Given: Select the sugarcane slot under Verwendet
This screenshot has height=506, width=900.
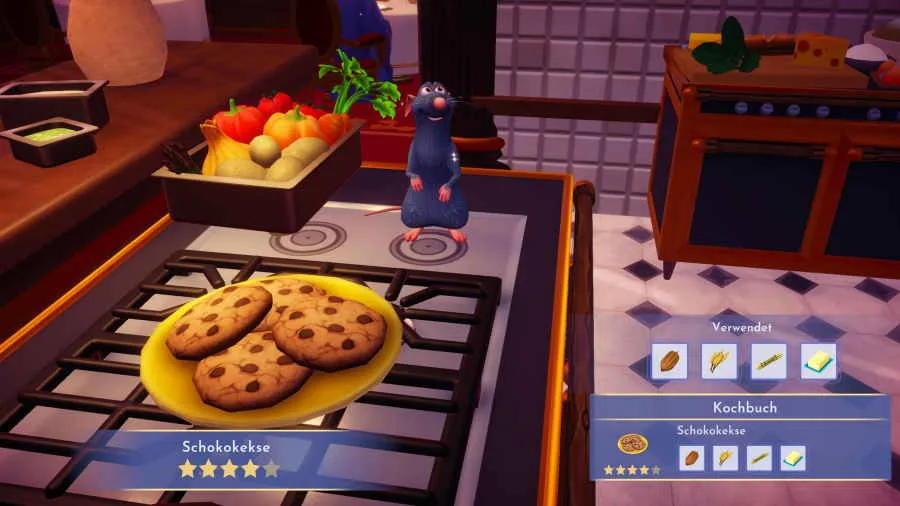Looking at the screenshot, I should coord(769,361).
